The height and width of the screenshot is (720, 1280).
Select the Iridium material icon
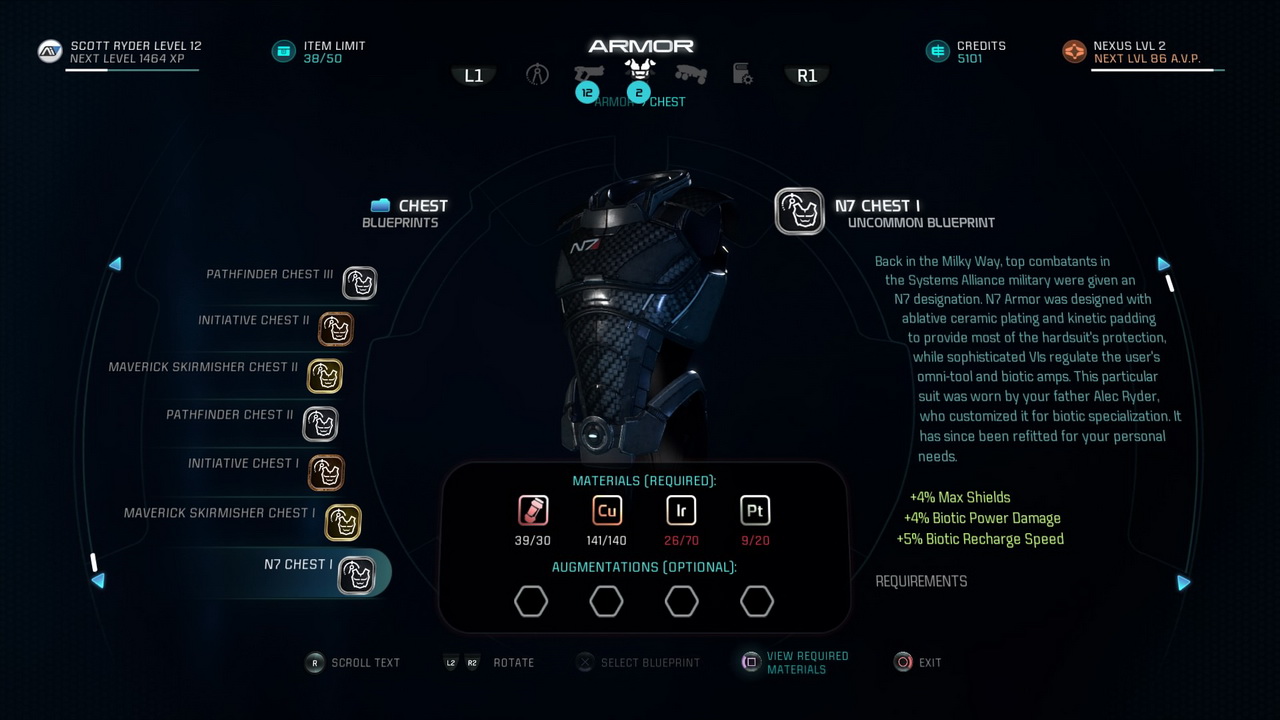tap(681, 511)
